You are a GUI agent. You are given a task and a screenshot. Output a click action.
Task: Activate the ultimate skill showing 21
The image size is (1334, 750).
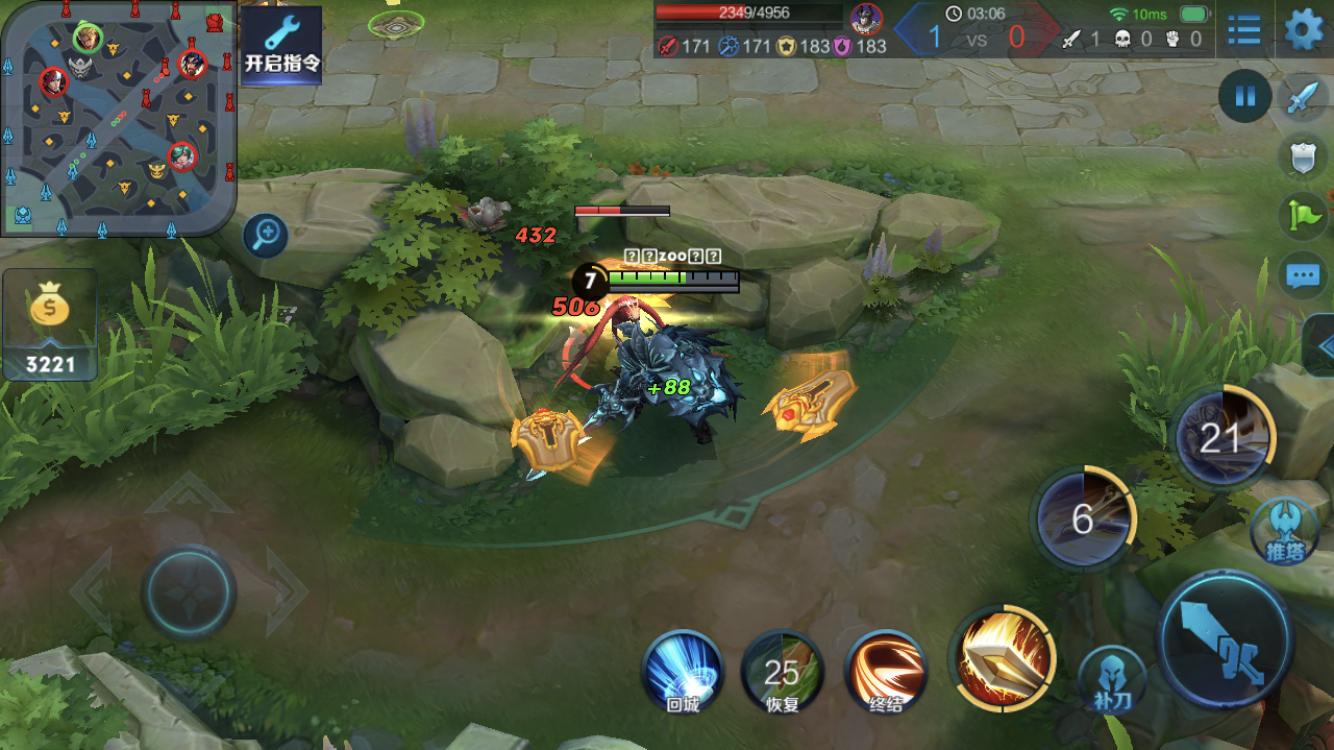[x=1222, y=437]
